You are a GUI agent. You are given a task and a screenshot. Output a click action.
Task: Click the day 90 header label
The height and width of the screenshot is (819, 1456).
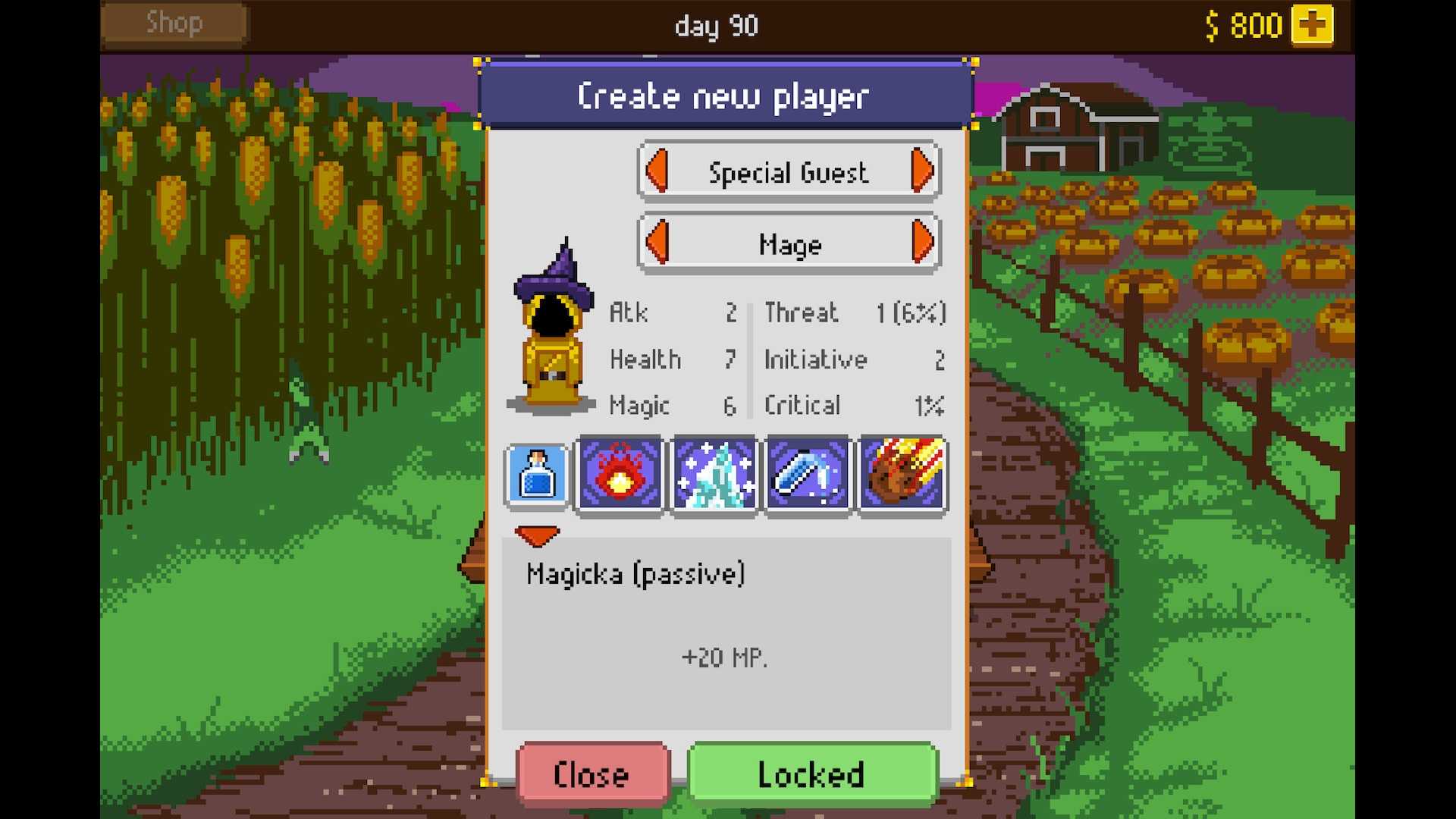(x=716, y=26)
